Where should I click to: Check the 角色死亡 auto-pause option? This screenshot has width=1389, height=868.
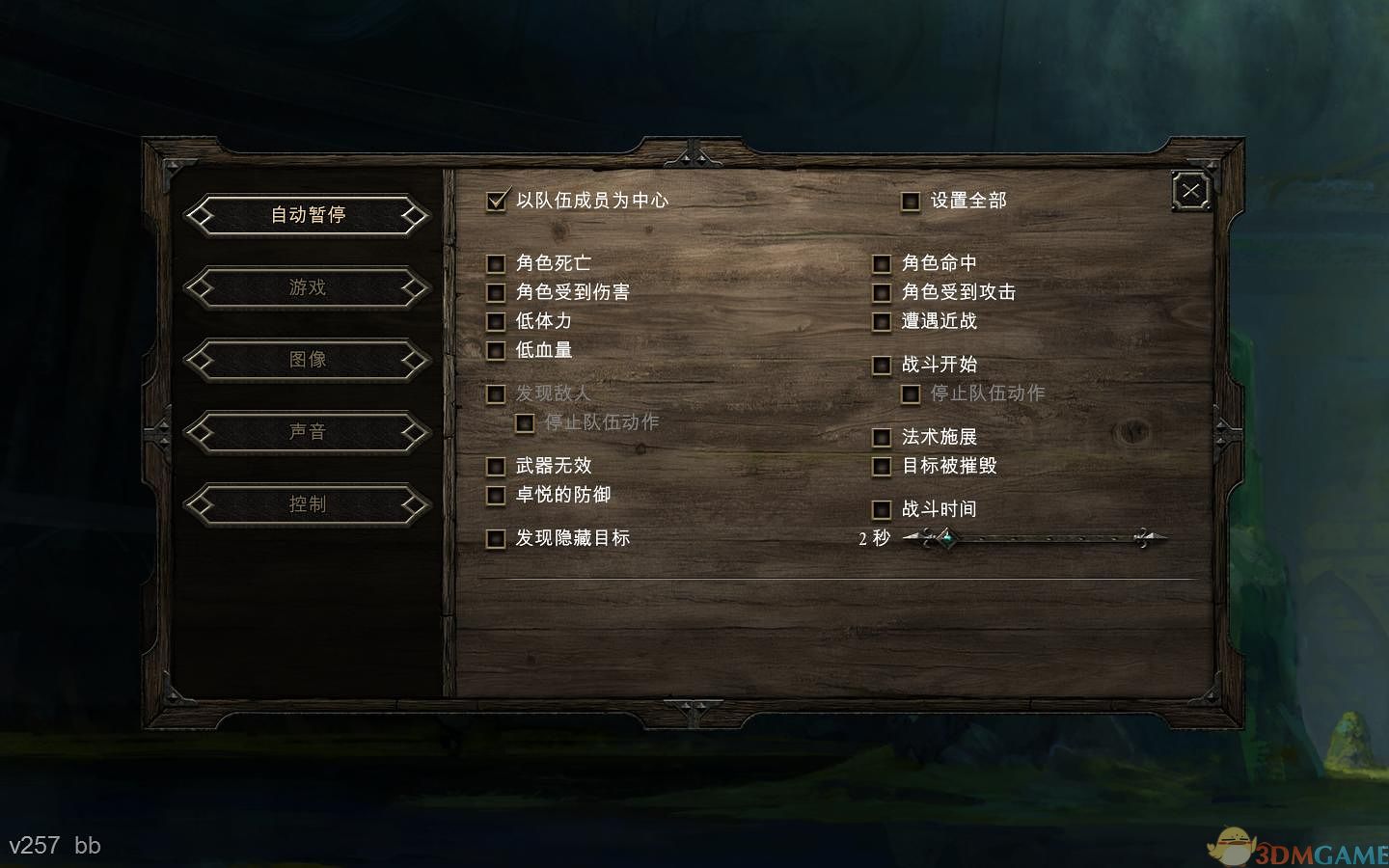pos(497,262)
